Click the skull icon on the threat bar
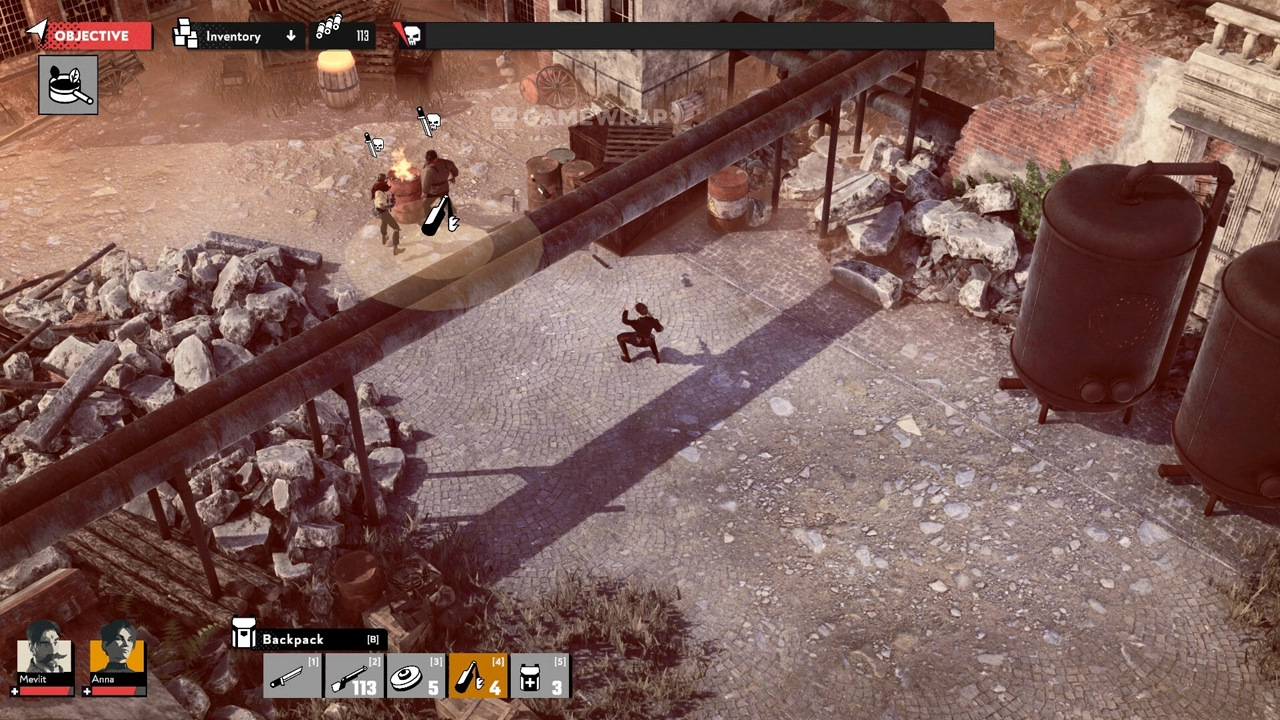1280x720 pixels. pos(411,37)
